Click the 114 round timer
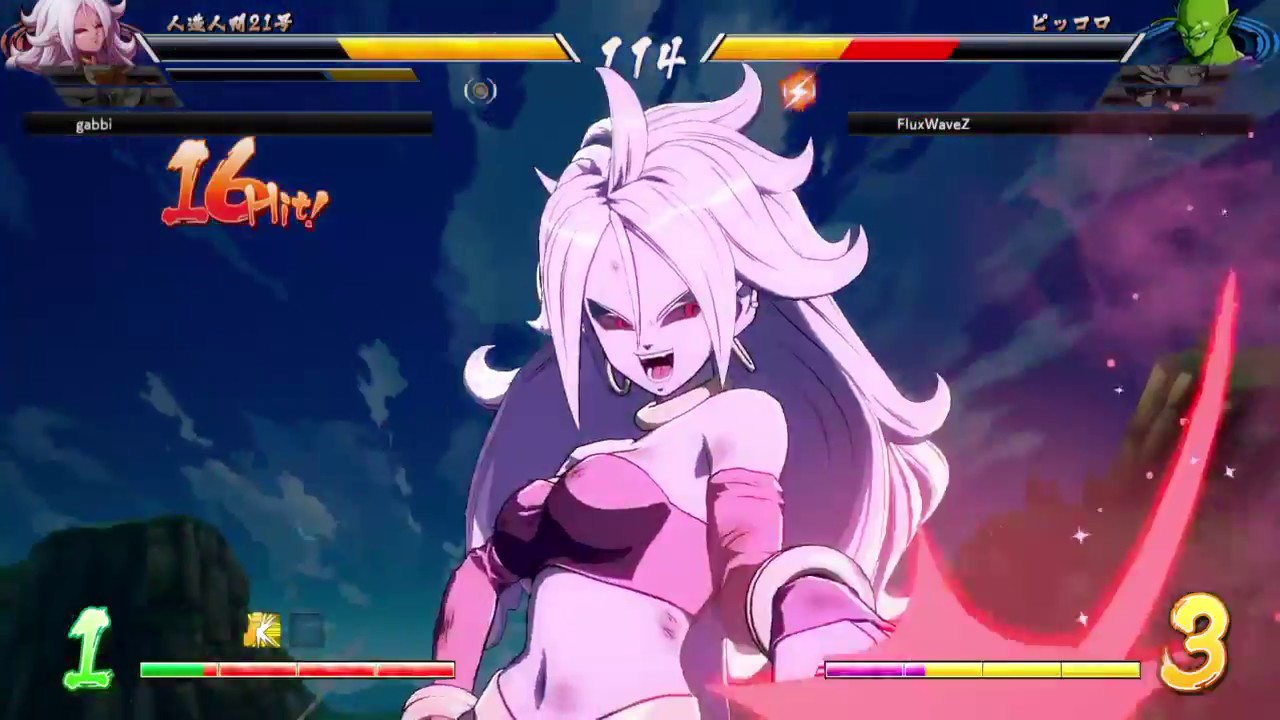The image size is (1280, 720). click(638, 57)
